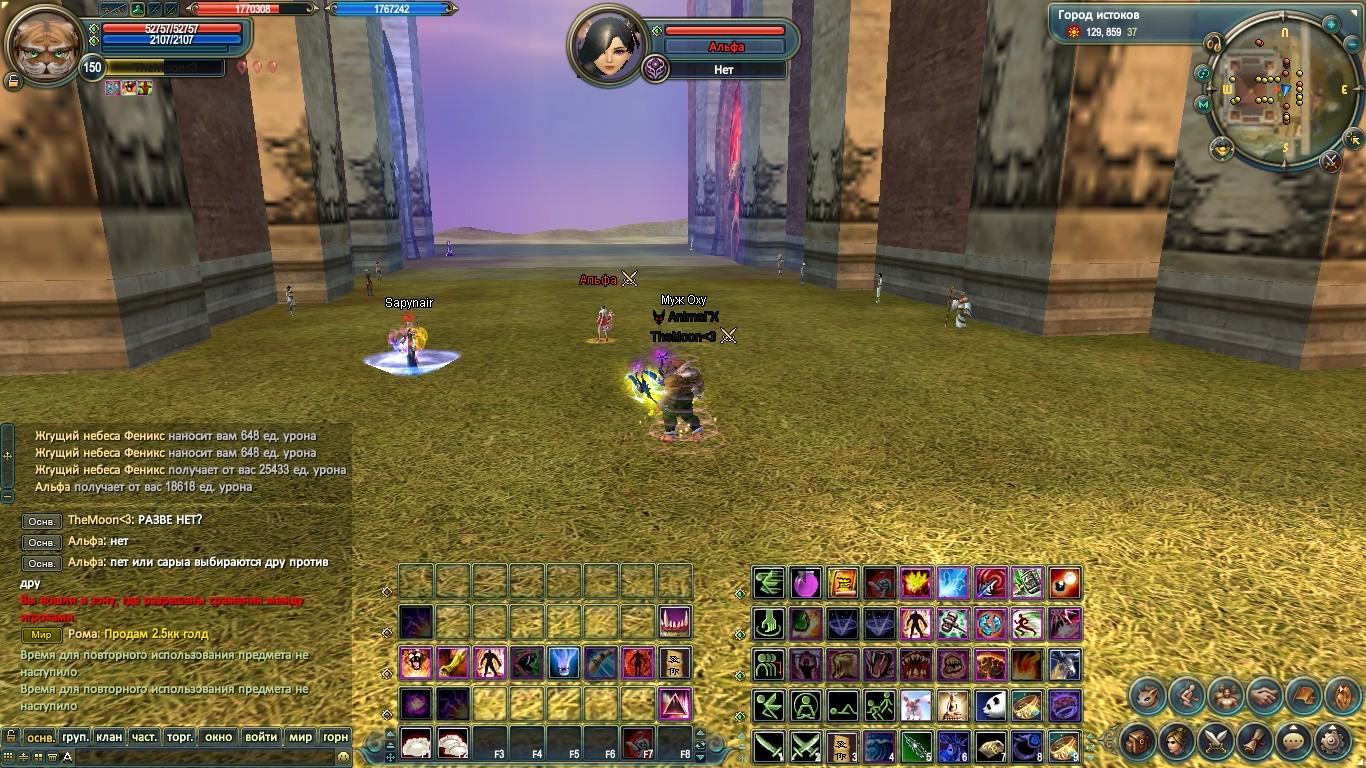Open the торг. chat tab
The image size is (1366, 768).
click(180, 737)
